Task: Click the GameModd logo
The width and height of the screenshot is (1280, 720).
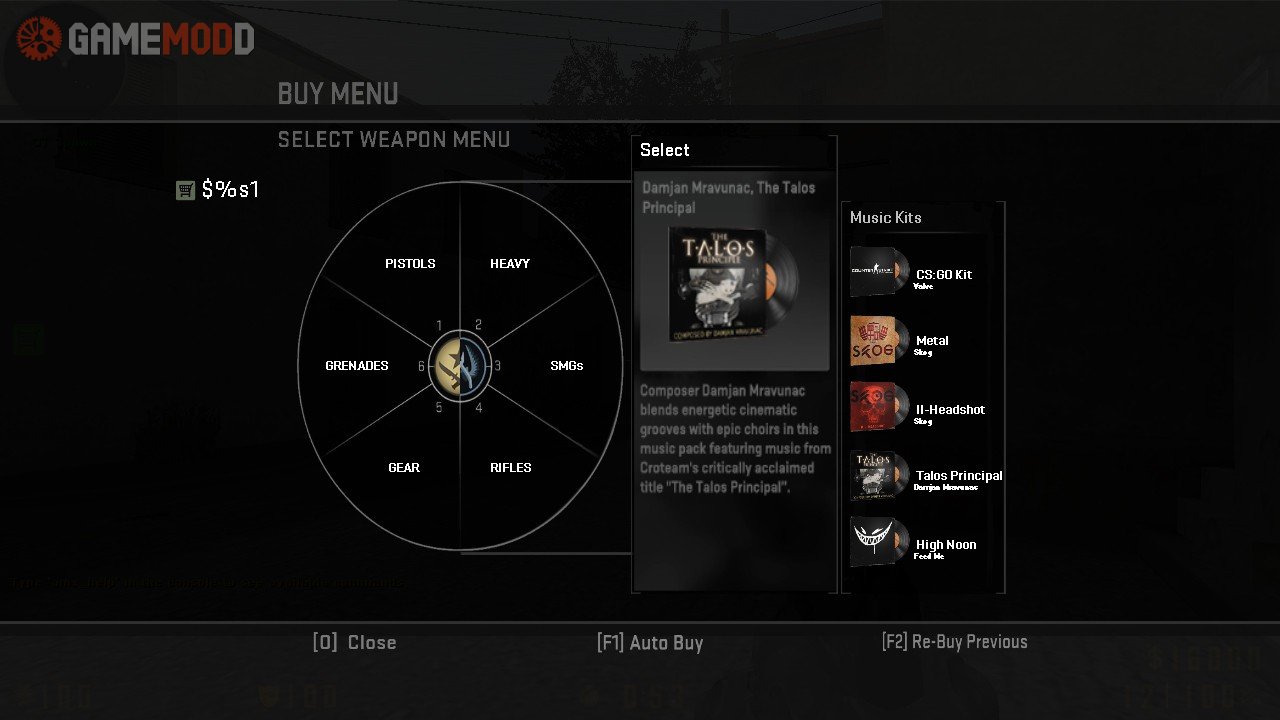Action: (136, 39)
